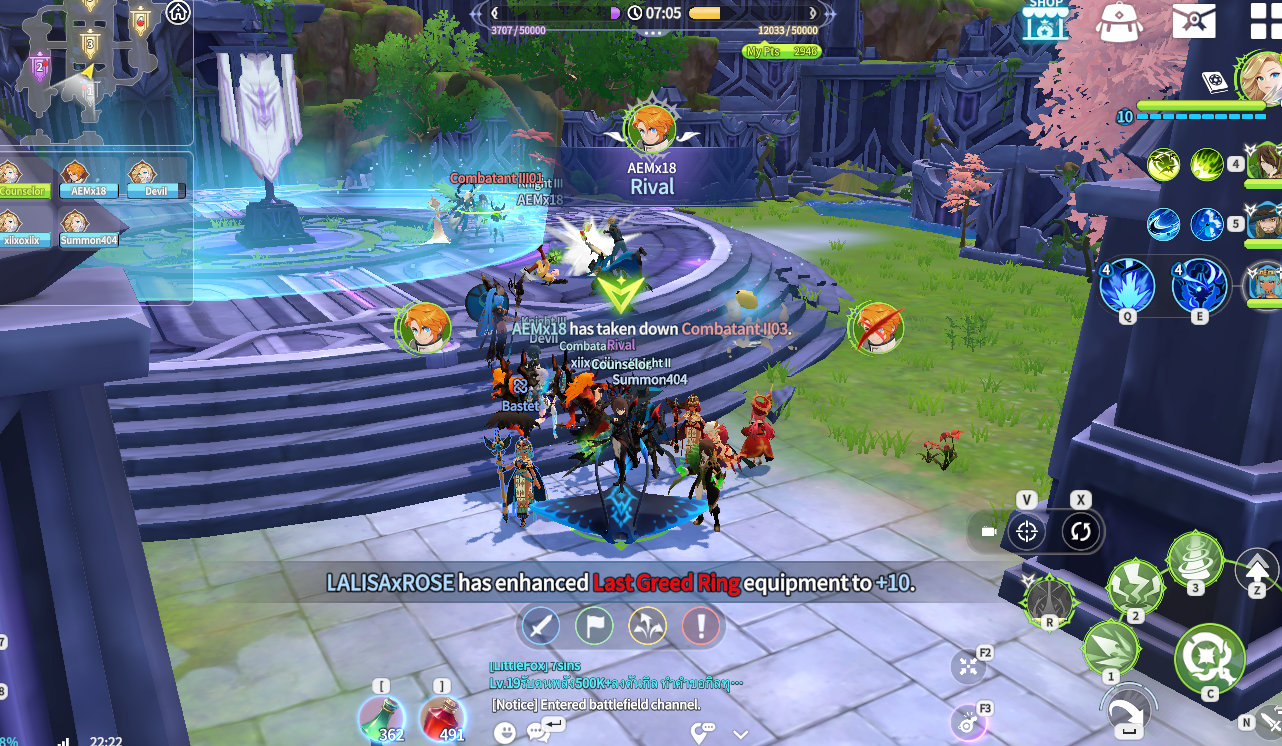Send the exclamation mark alert signal

click(x=701, y=627)
